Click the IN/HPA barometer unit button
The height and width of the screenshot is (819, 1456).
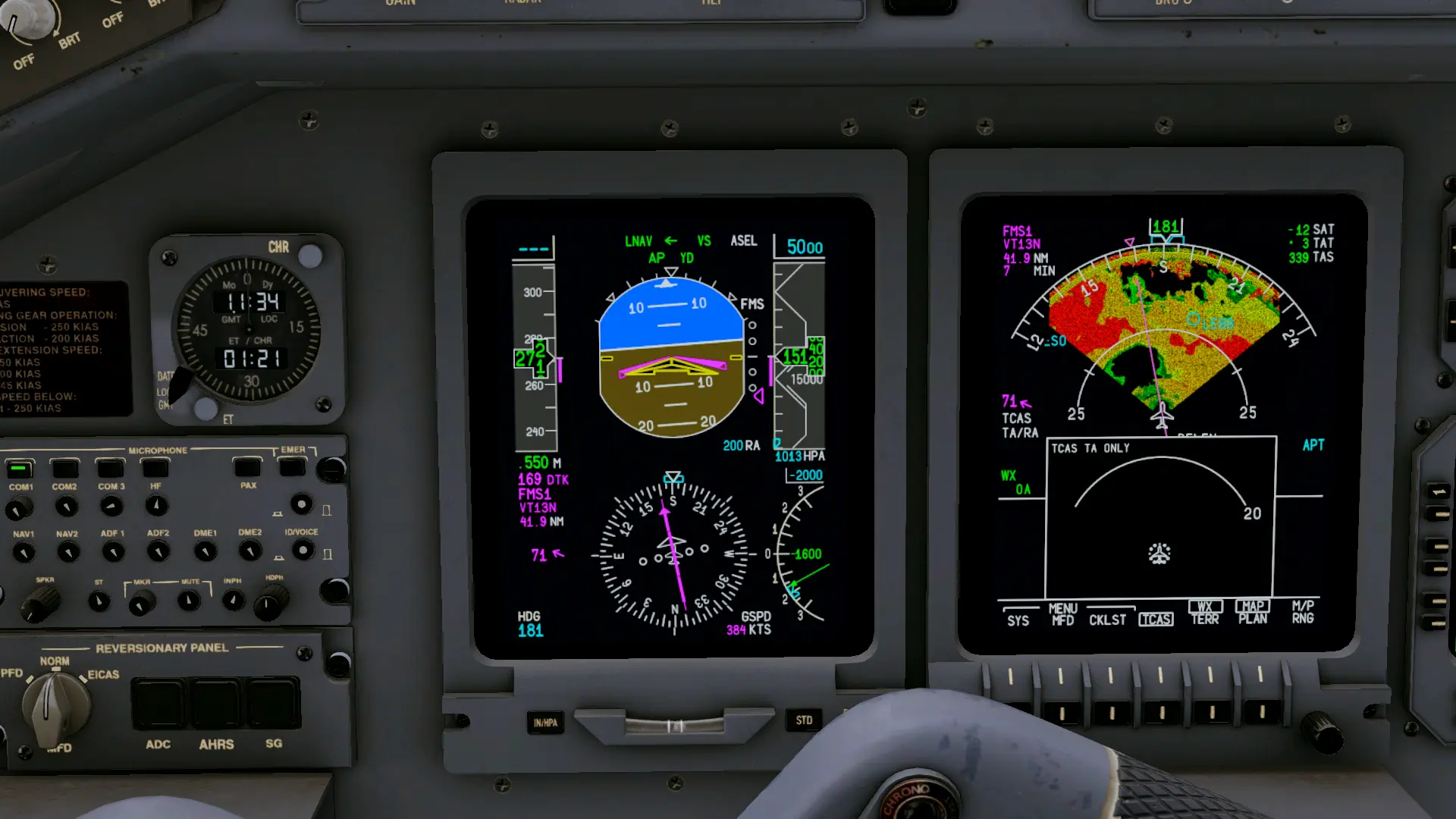pyautogui.click(x=545, y=723)
